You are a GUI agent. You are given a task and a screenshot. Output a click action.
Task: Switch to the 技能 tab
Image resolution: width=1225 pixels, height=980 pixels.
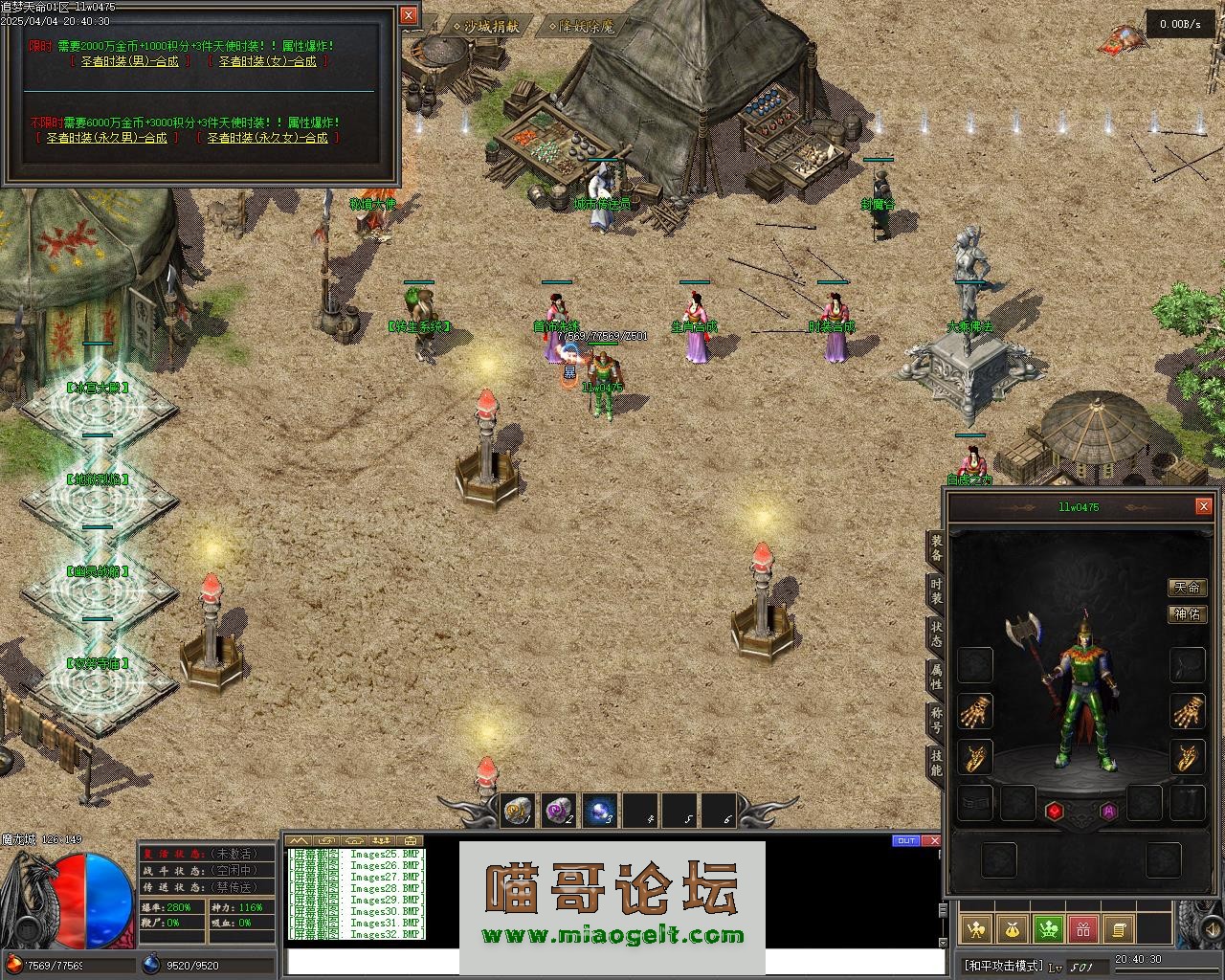point(936,763)
